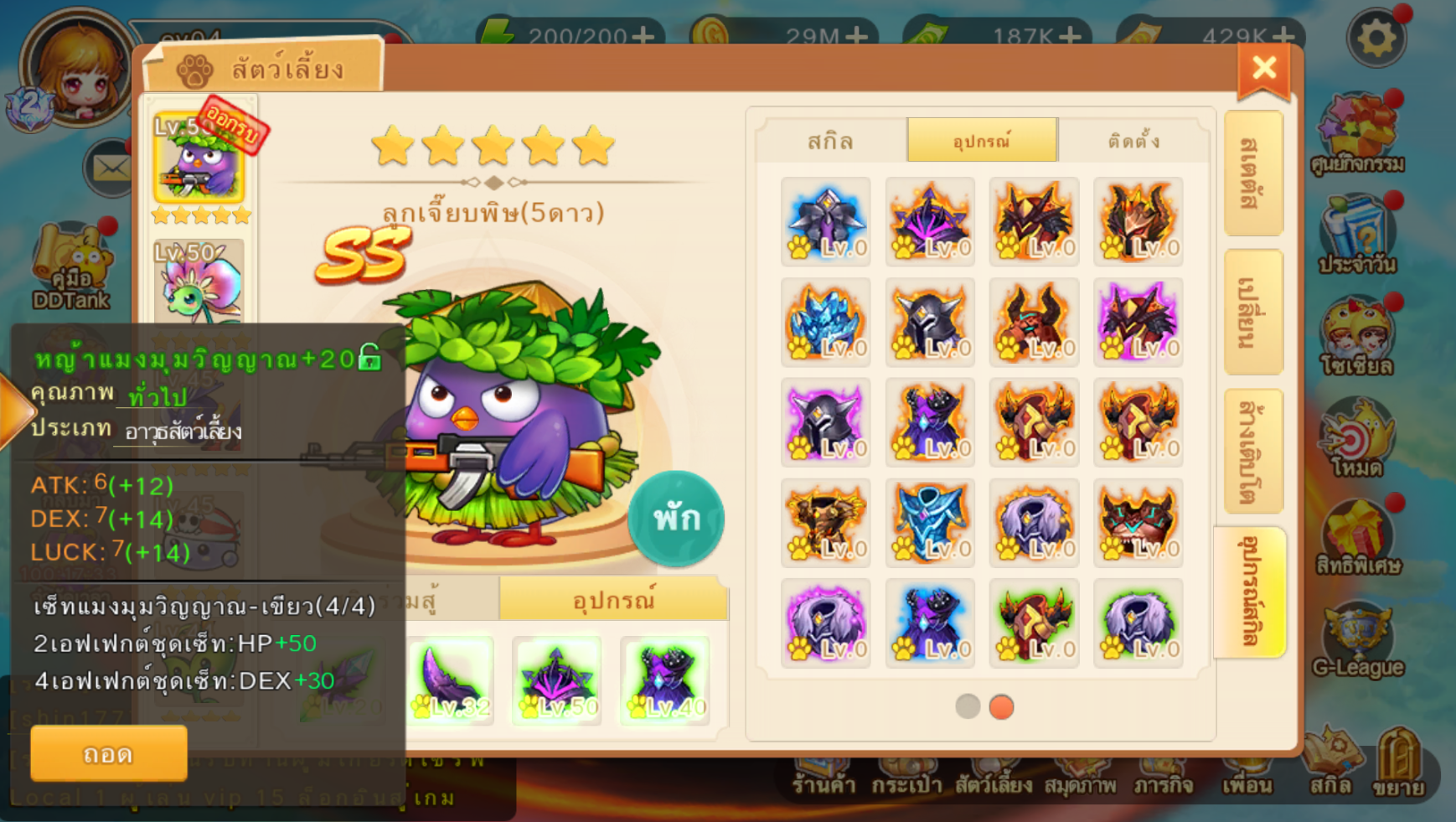Switch to the สกิล tab
Screen dimensions: 1456x822
tap(830, 141)
